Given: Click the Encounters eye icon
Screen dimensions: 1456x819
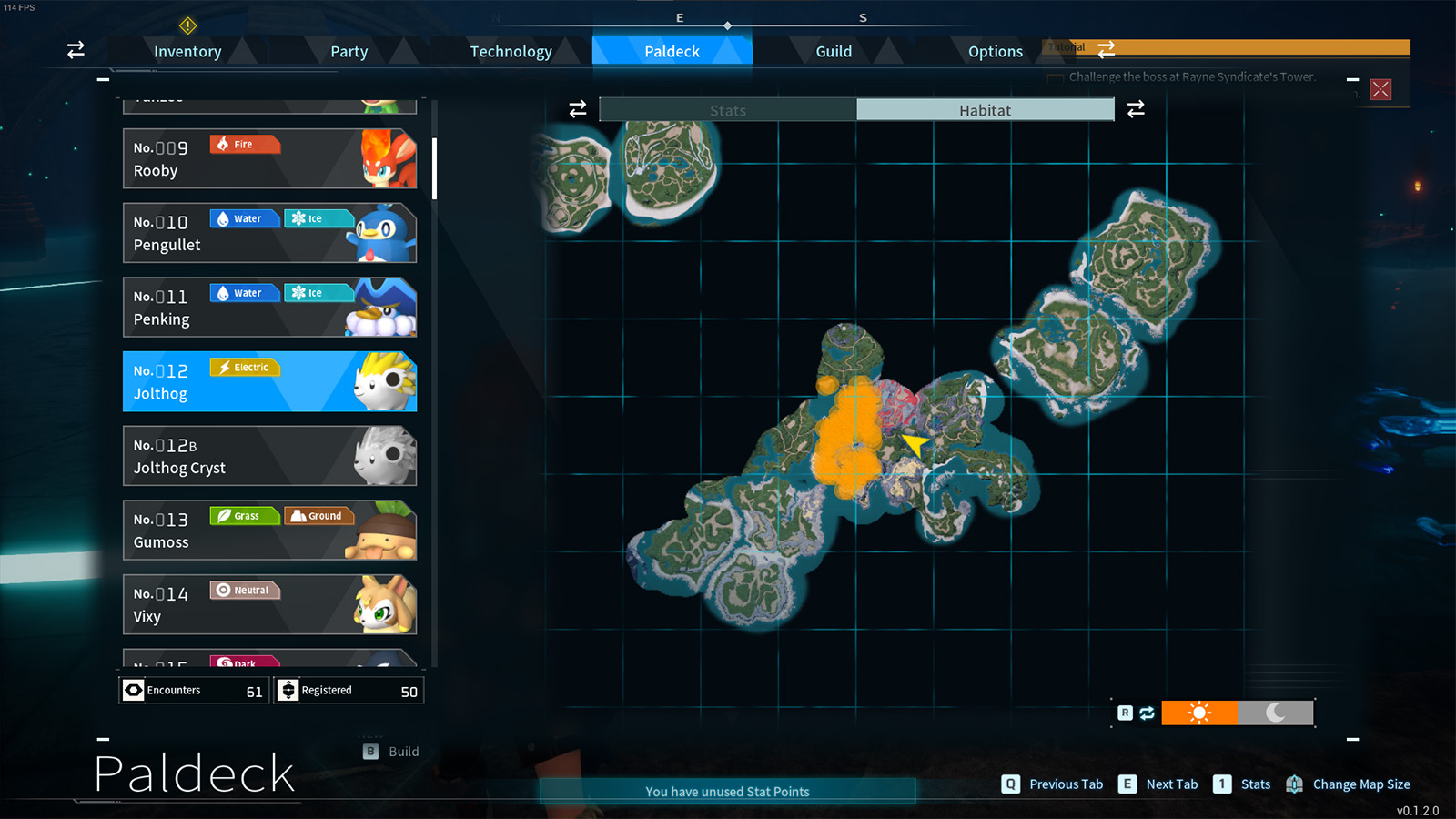Looking at the screenshot, I should point(132,690).
